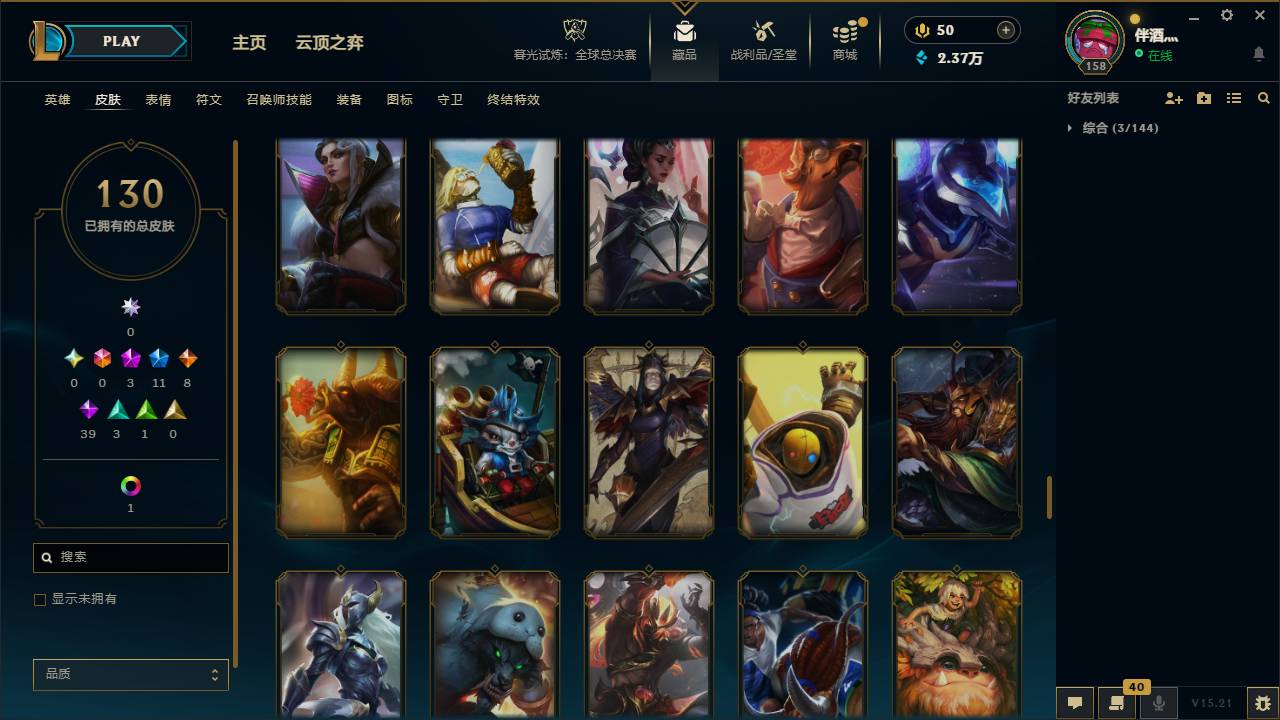The height and width of the screenshot is (720, 1280).
Task: Click the PLAY button
Action: tap(122, 41)
